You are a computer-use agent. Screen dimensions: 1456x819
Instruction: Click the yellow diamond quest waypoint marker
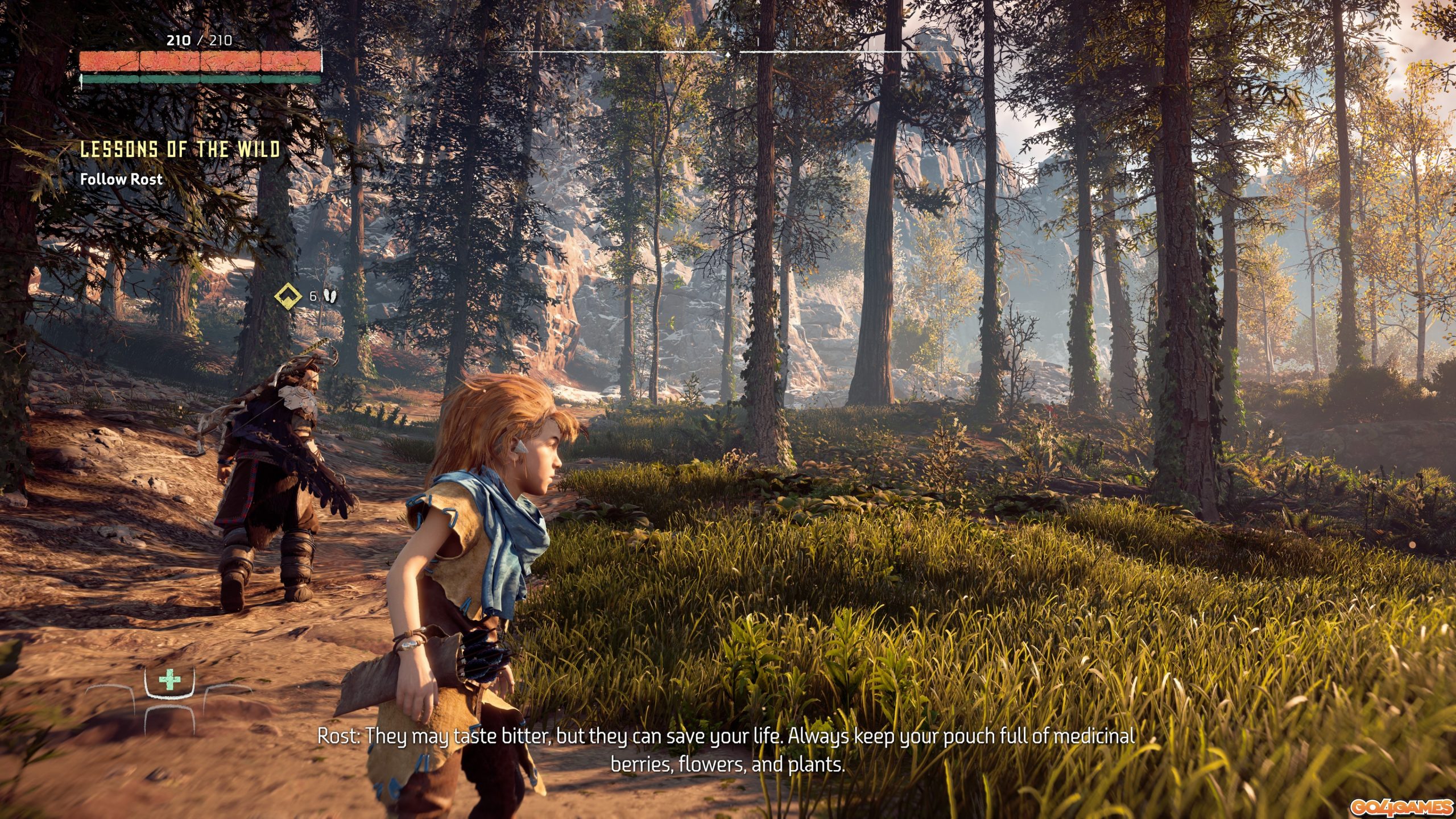[288, 296]
